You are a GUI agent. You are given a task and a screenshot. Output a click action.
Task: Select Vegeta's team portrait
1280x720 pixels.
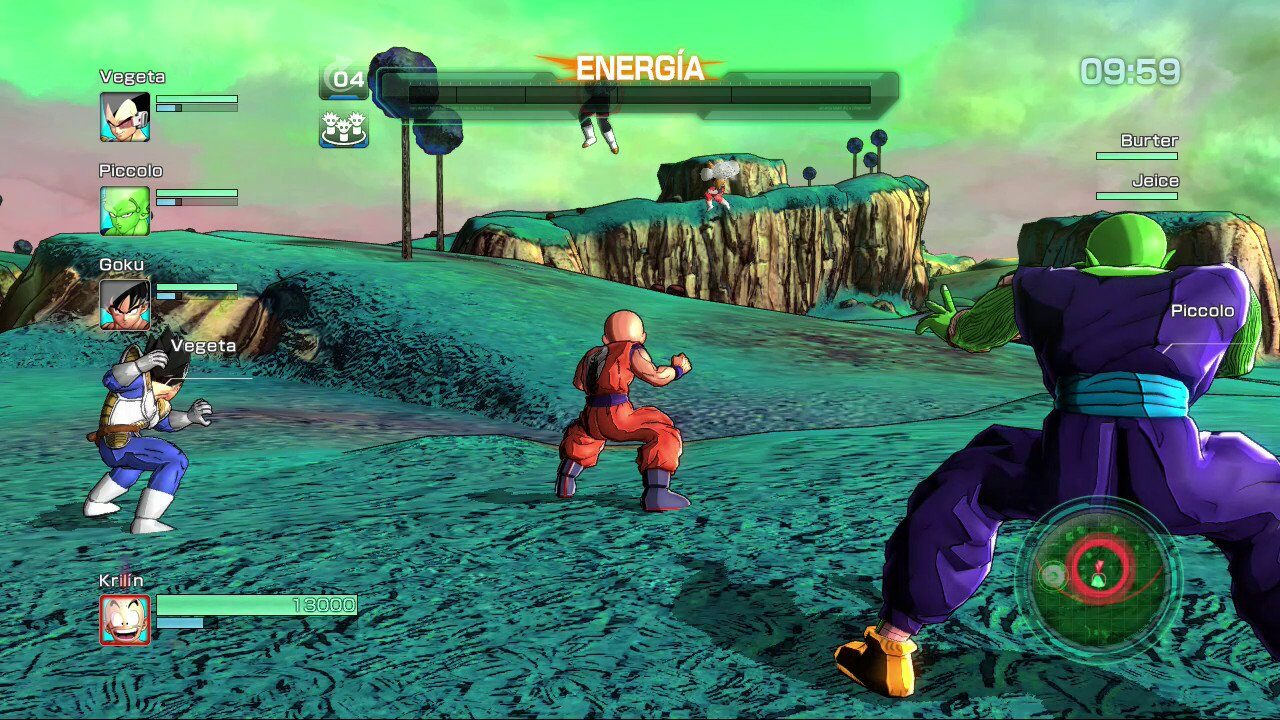pos(125,117)
